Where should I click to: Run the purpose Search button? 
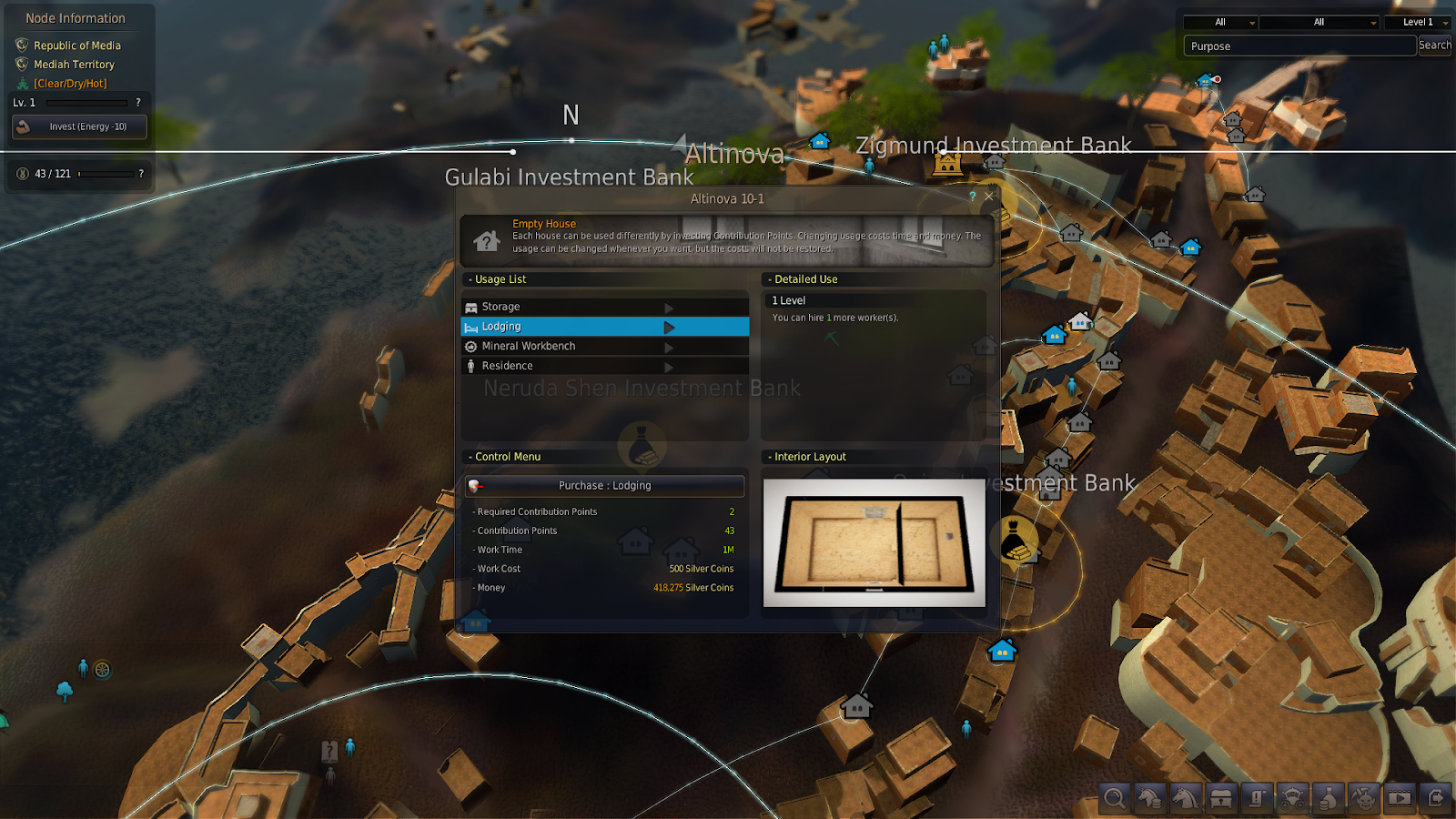(x=1434, y=45)
